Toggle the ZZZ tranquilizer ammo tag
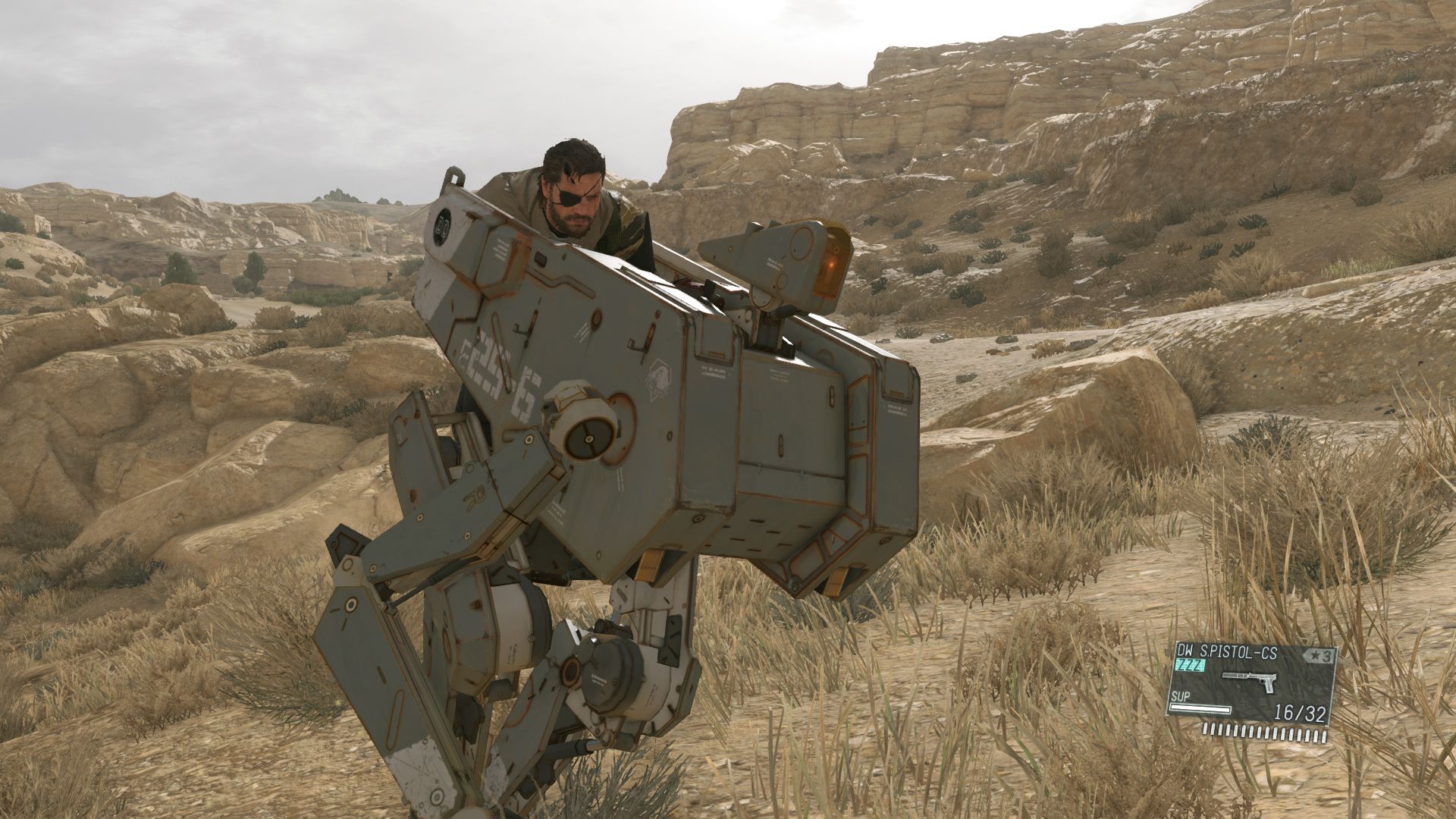Image resolution: width=1456 pixels, height=819 pixels. [x=1191, y=664]
